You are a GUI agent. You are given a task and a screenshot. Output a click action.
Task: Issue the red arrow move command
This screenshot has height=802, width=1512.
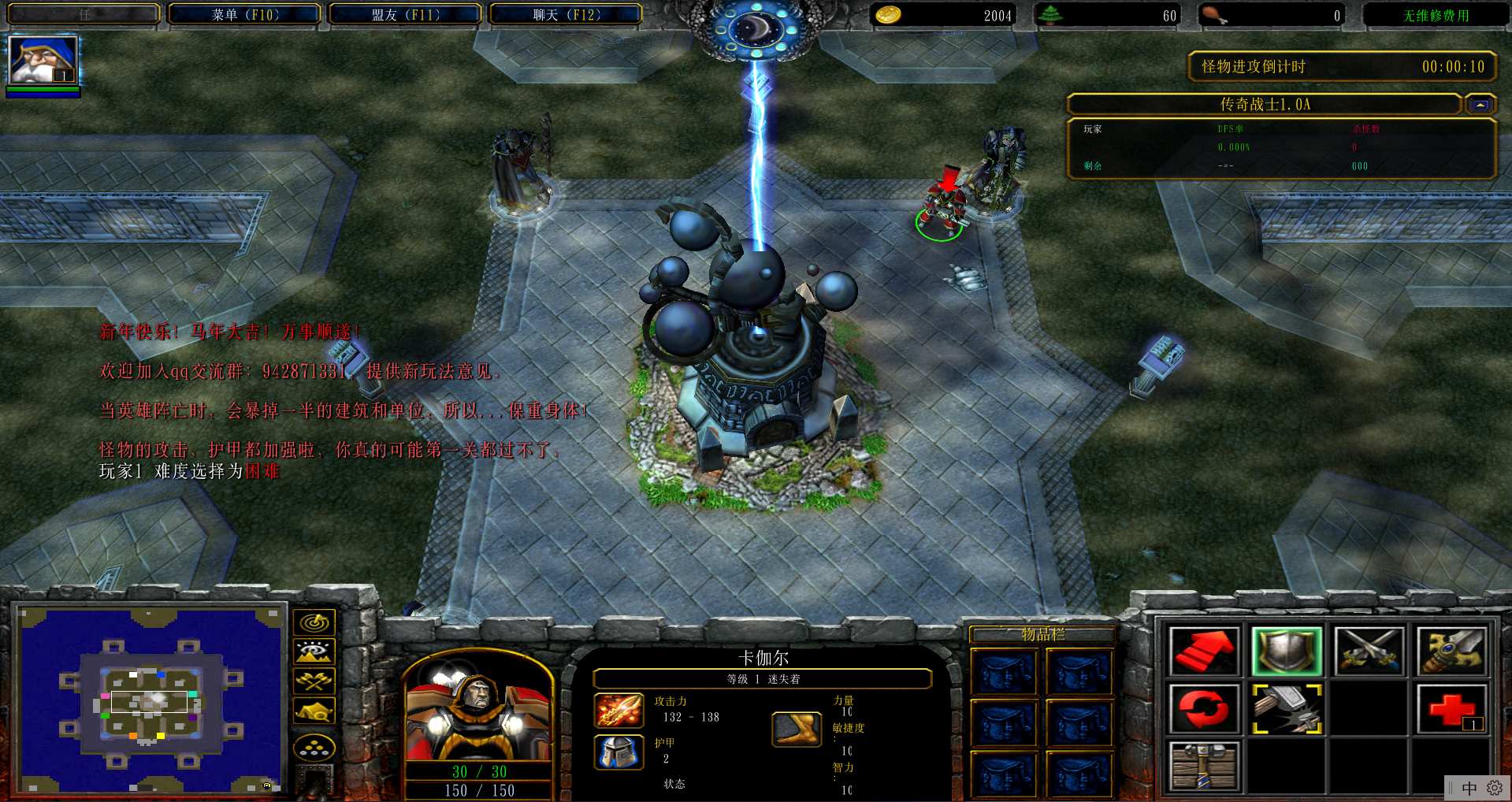tap(1204, 652)
